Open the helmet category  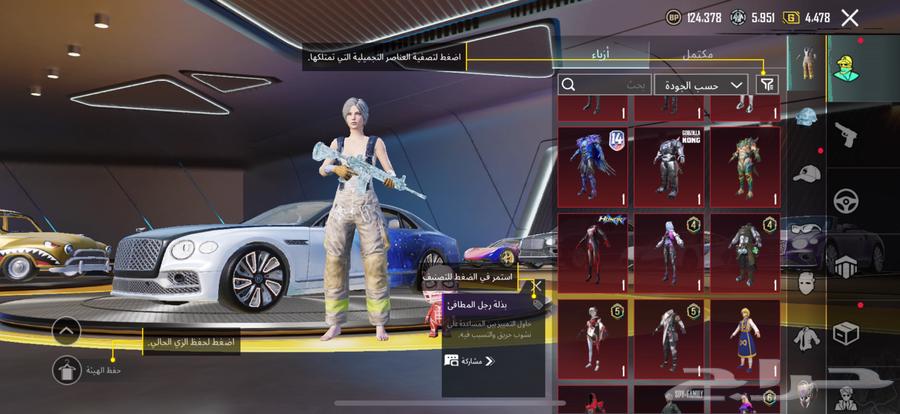806,119
